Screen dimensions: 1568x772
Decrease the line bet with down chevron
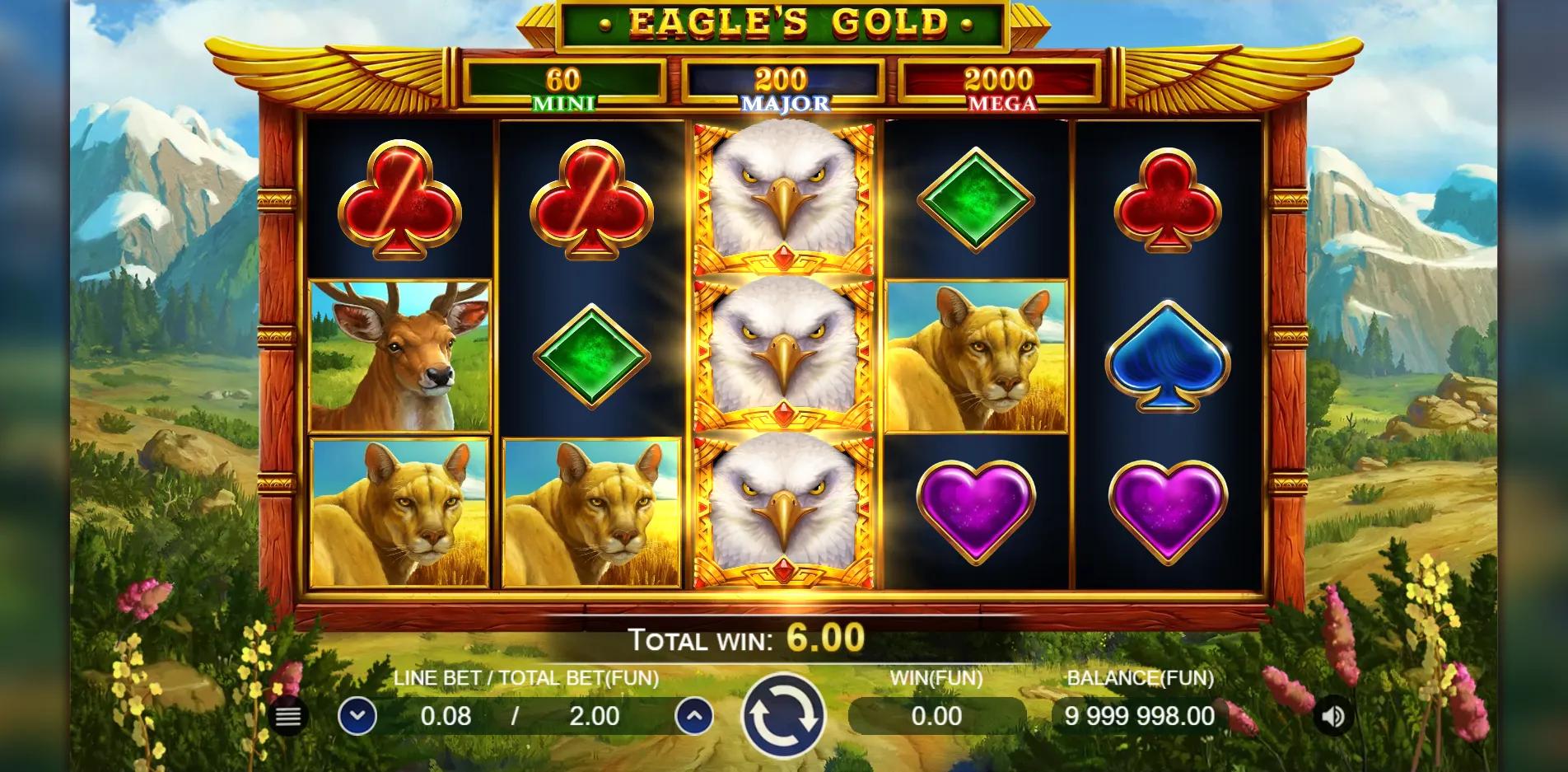(357, 716)
